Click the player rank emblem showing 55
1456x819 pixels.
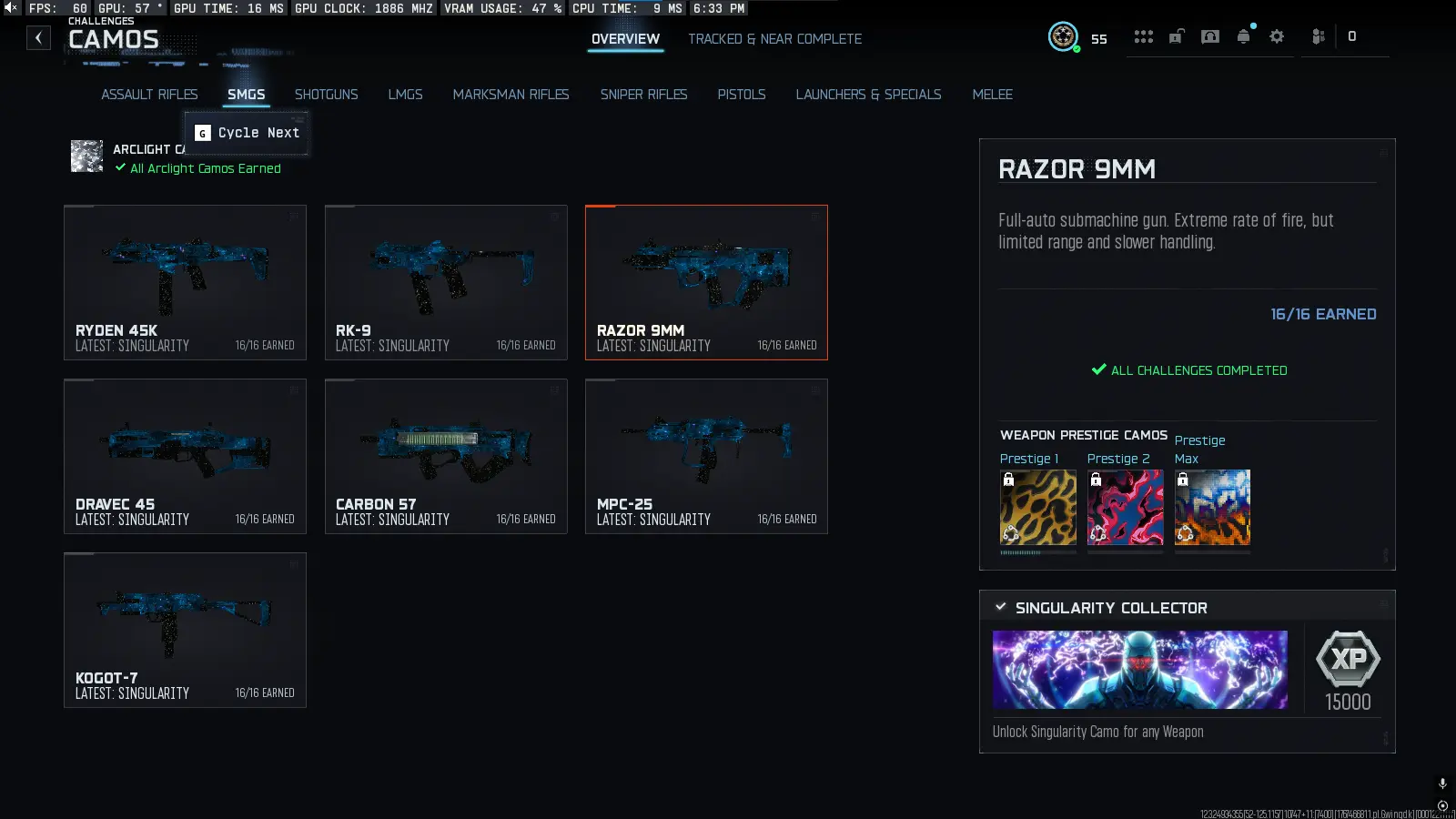click(x=1063, y=36)
